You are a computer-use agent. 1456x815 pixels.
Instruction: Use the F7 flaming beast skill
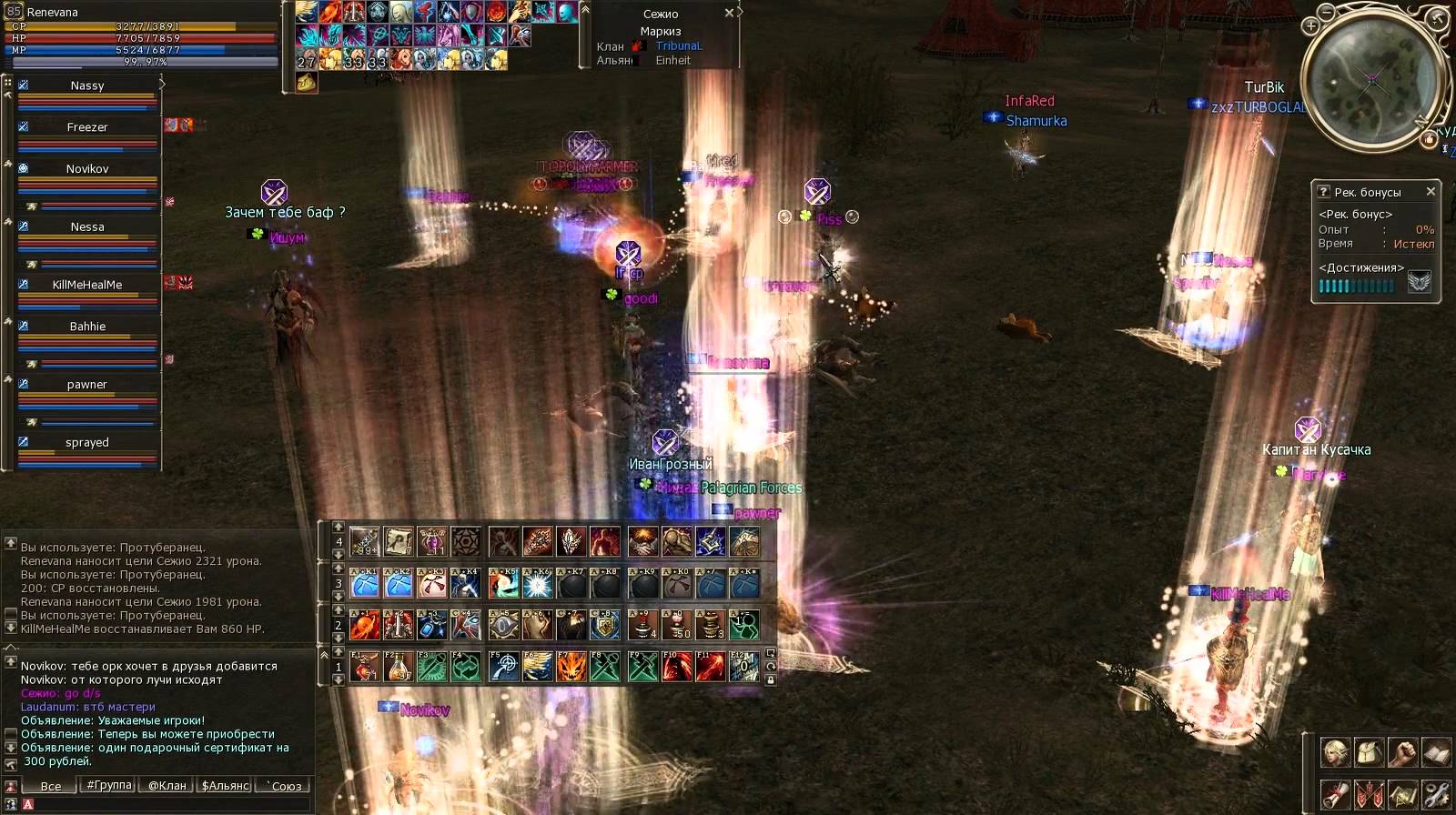tap(571, 667)
